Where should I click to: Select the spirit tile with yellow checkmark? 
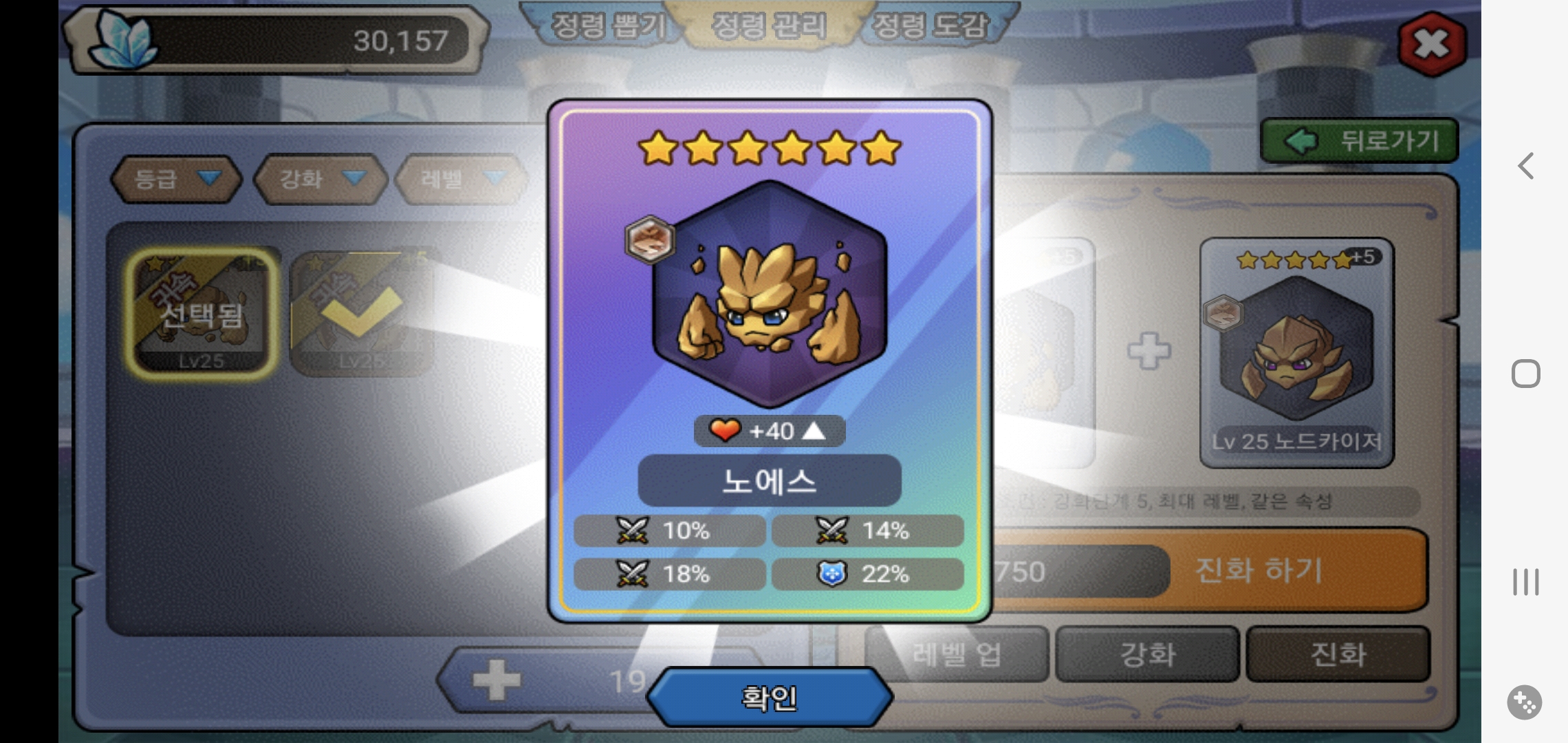362,313
